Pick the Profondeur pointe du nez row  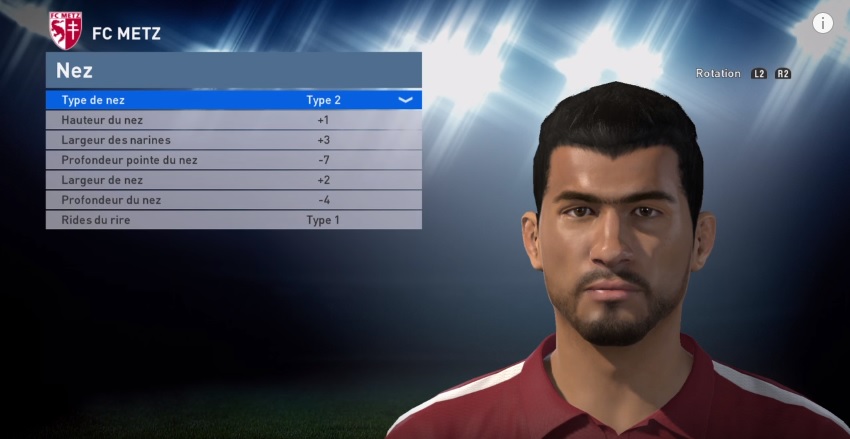pos(233,160)
